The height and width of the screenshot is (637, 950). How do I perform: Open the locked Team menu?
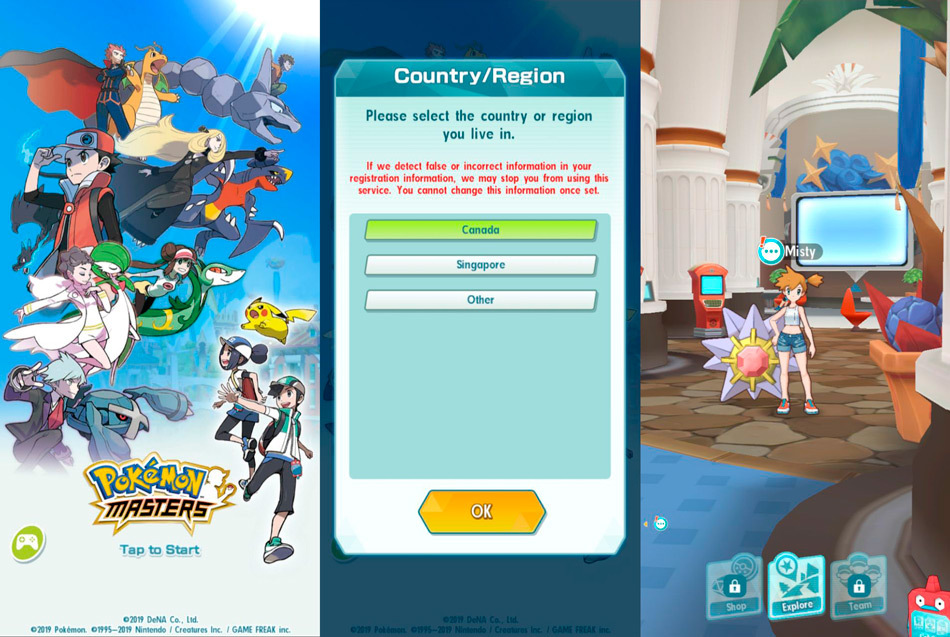(x=858, y=586)
